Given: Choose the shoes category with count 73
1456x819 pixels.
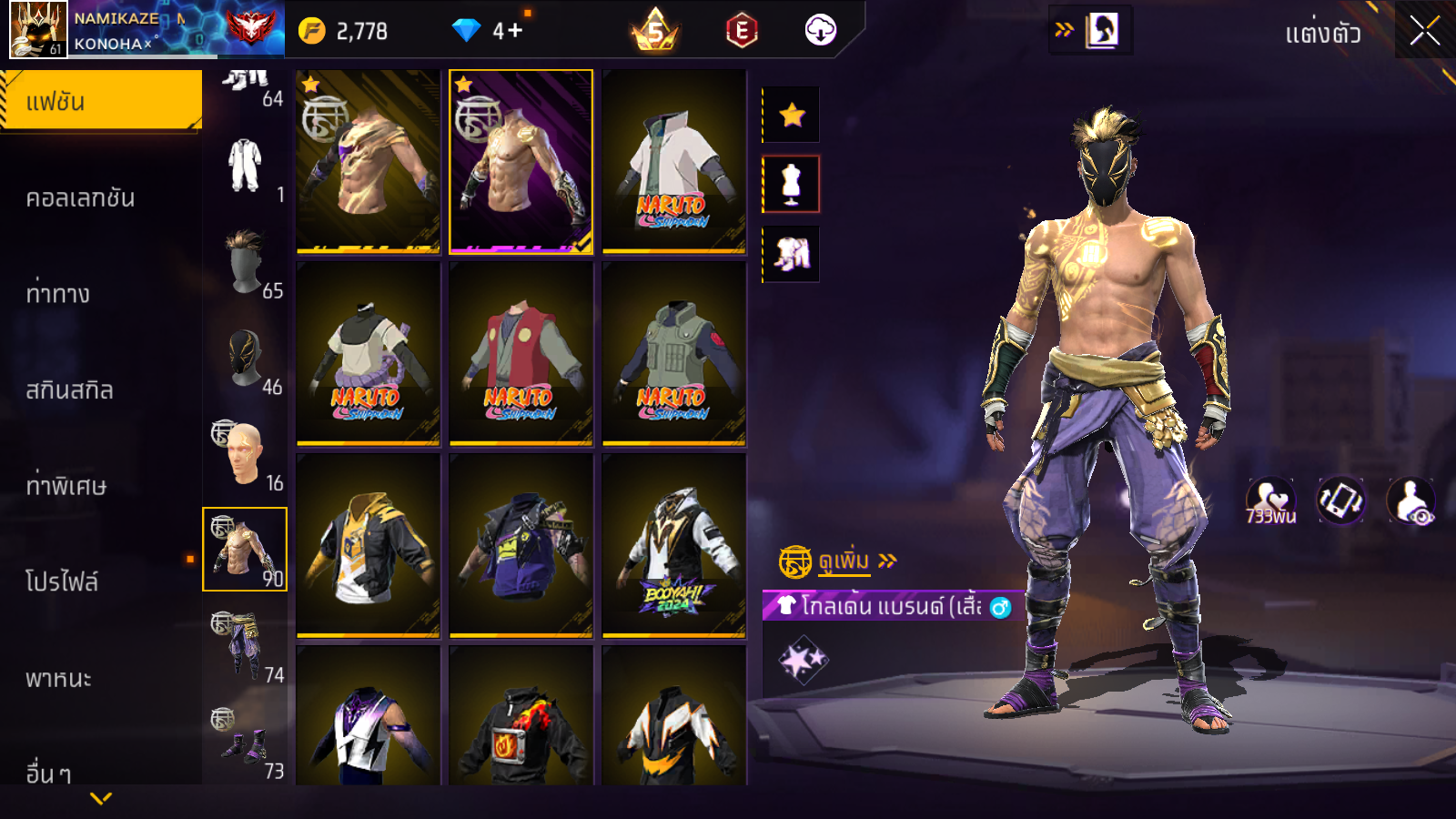Looking at the screenshot, I should [x=245, y=743].
